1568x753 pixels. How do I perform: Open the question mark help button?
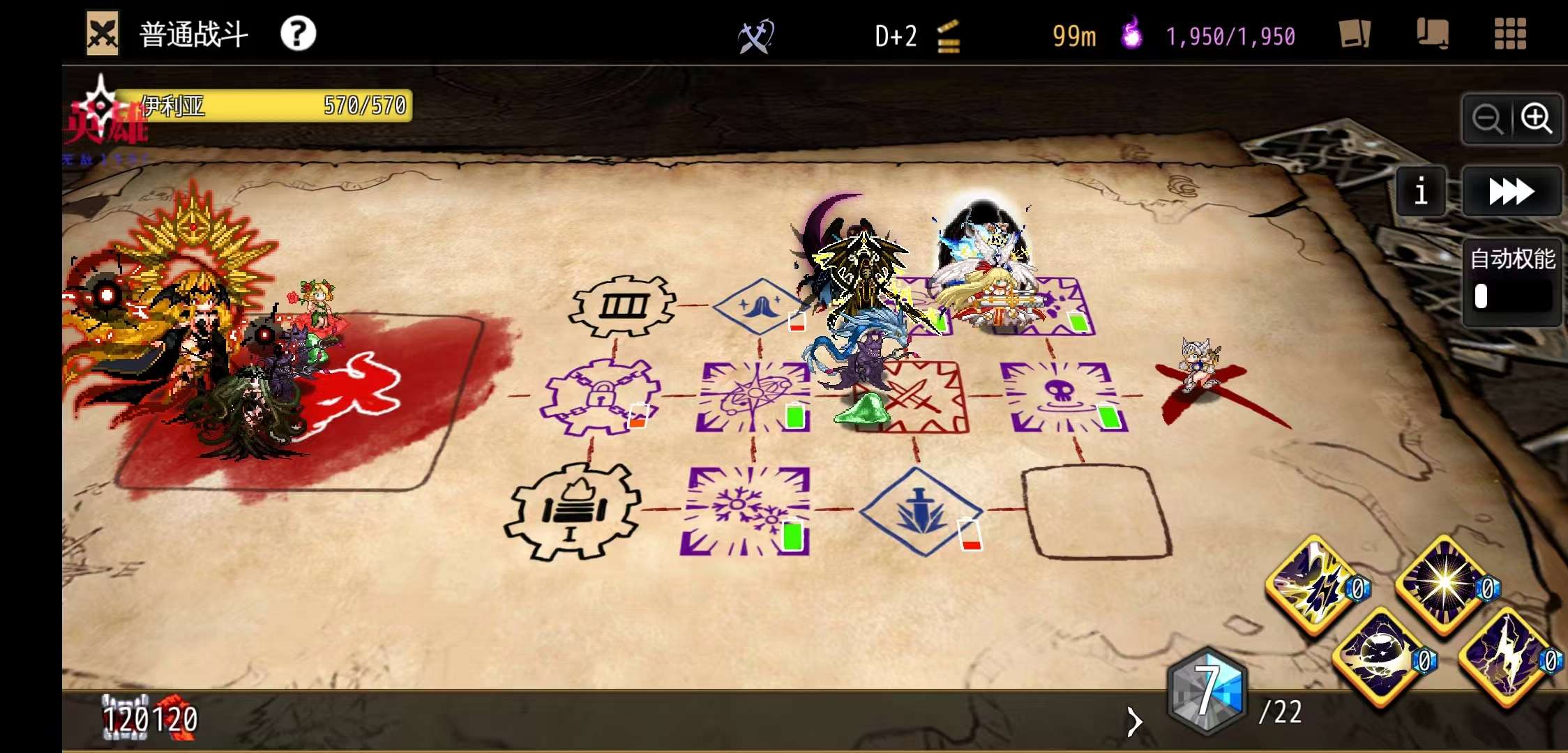[x=298, y=33]
